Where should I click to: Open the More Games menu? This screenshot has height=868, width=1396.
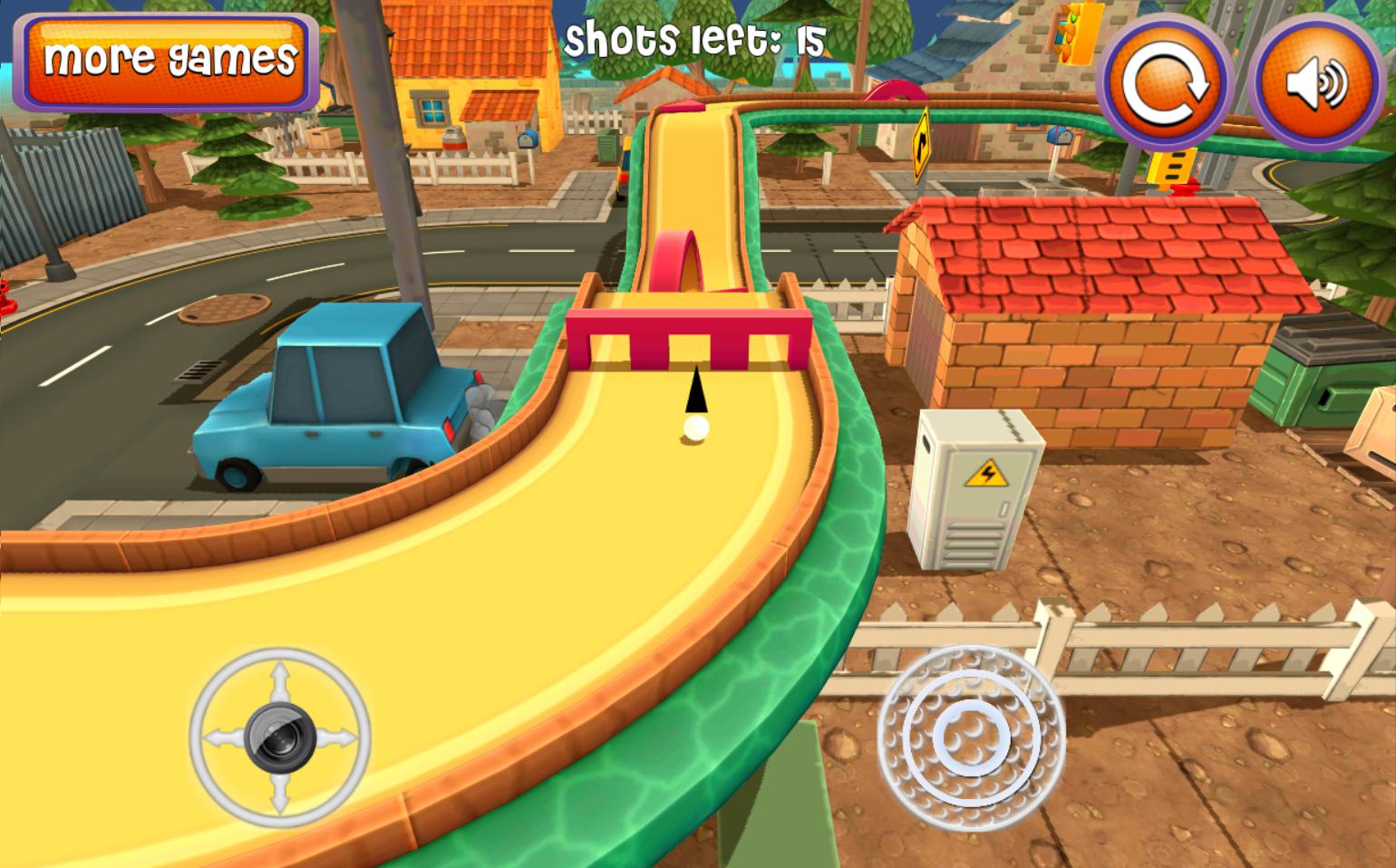[x=166, y=59]
